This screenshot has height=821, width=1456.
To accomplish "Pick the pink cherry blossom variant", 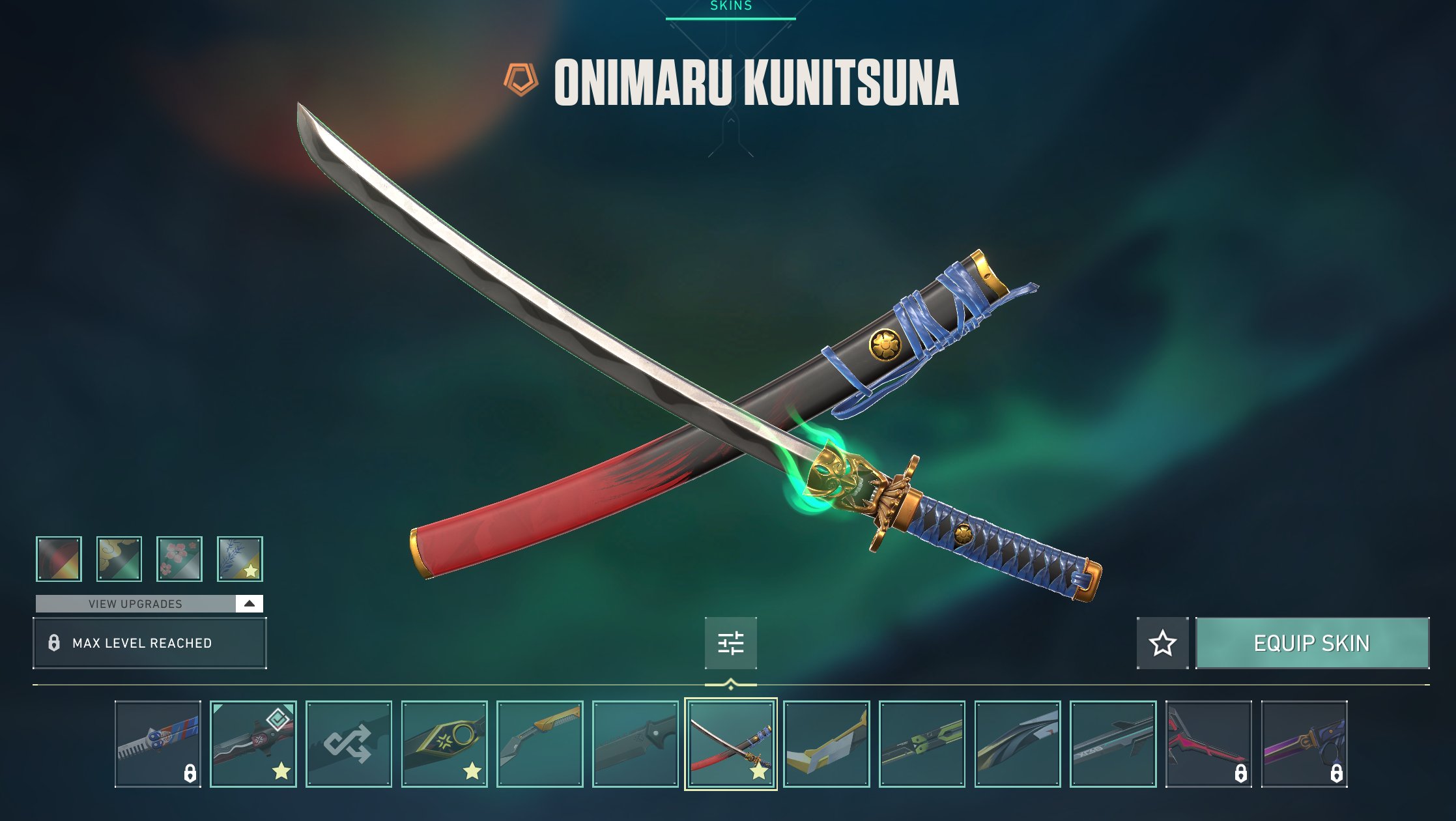I will (x=180, y=558).
